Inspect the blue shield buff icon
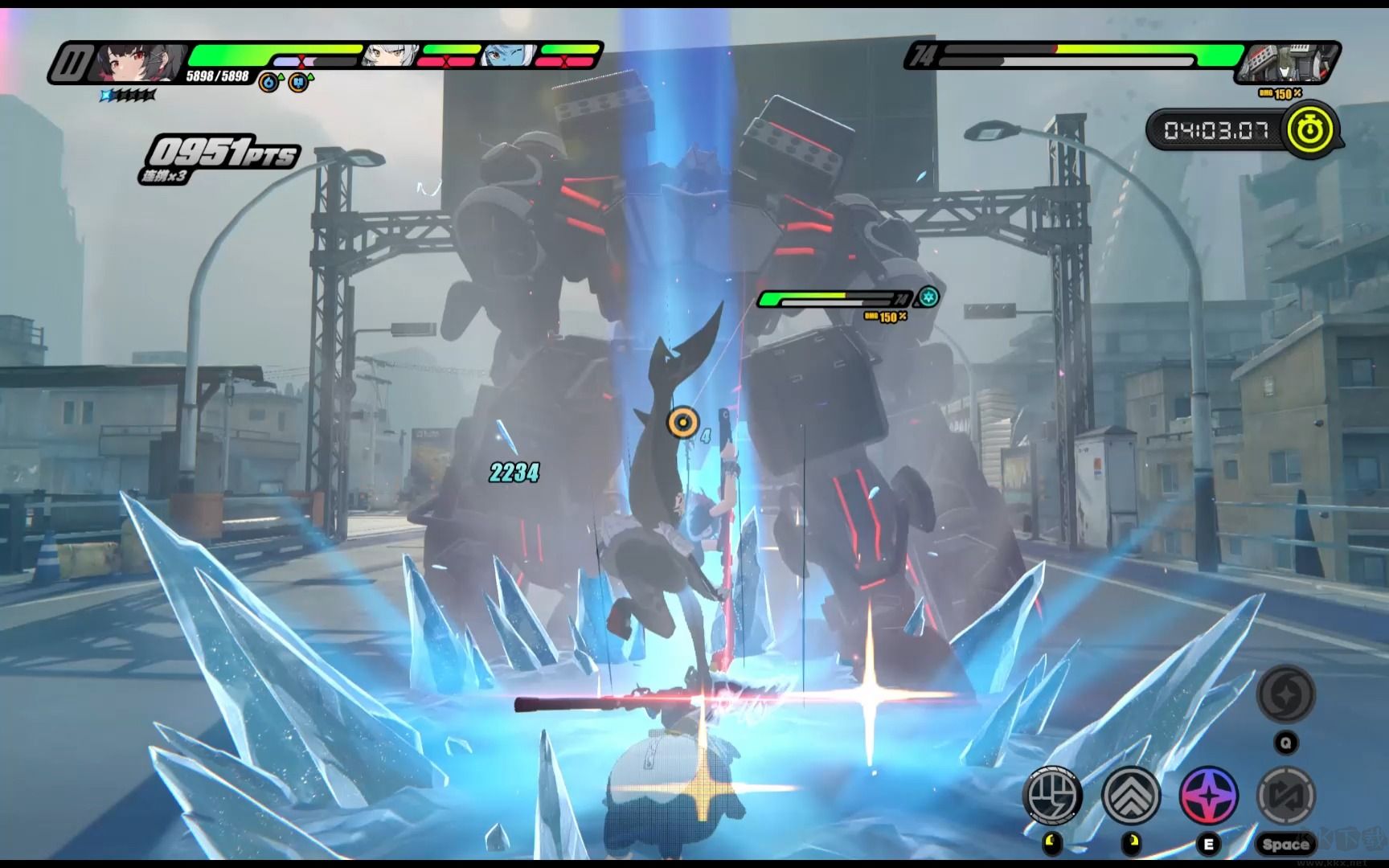 [x=299, y=82]
